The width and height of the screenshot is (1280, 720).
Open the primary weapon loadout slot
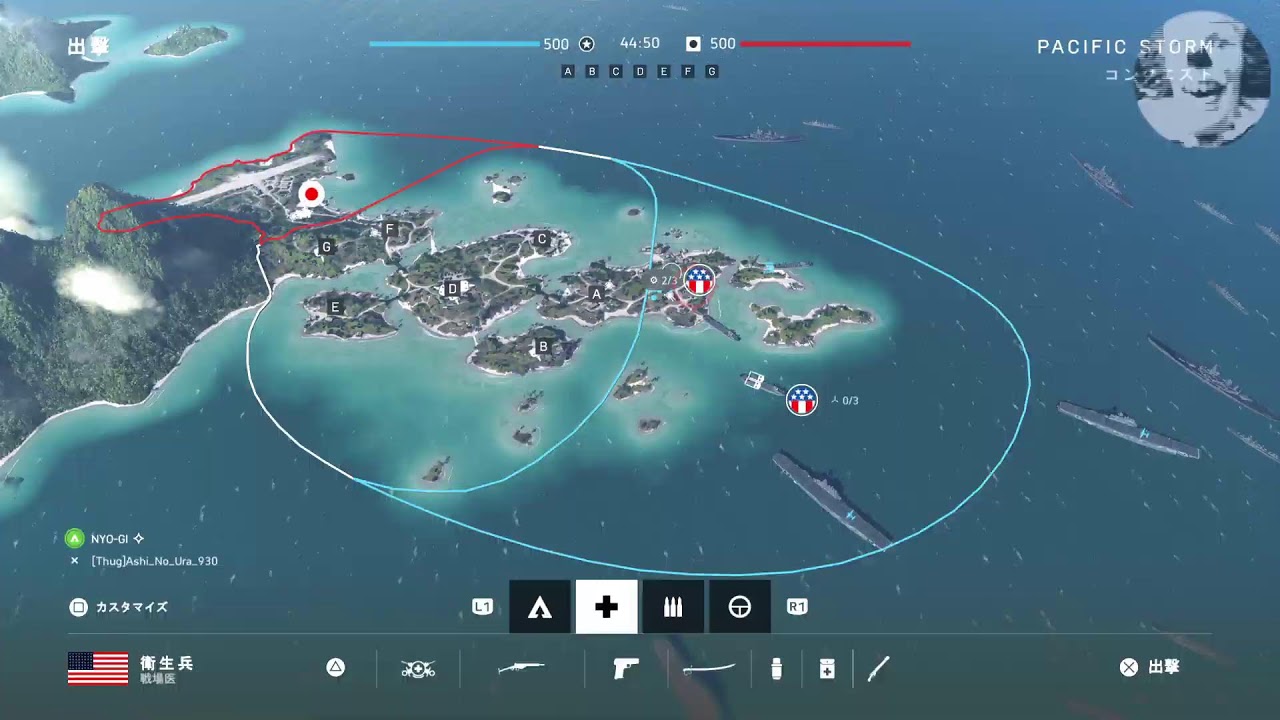(521, 668)
